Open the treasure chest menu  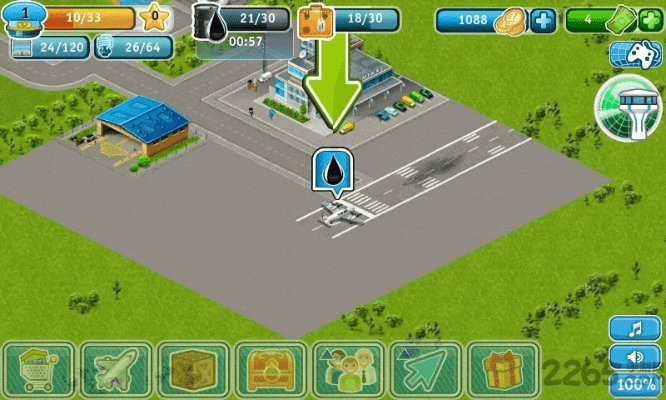click(270, 369)
